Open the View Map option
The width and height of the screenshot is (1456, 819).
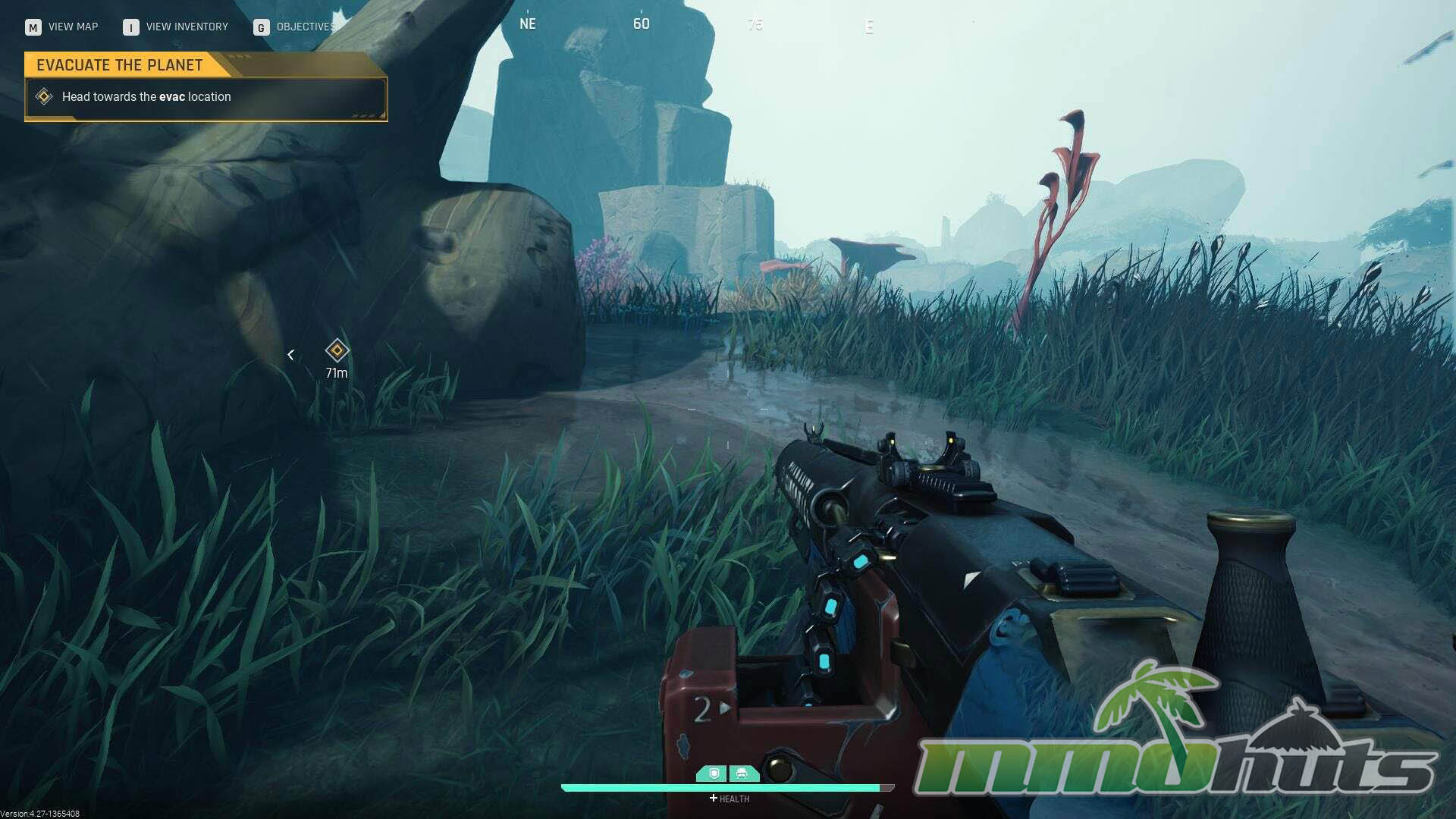click(62, 27)
